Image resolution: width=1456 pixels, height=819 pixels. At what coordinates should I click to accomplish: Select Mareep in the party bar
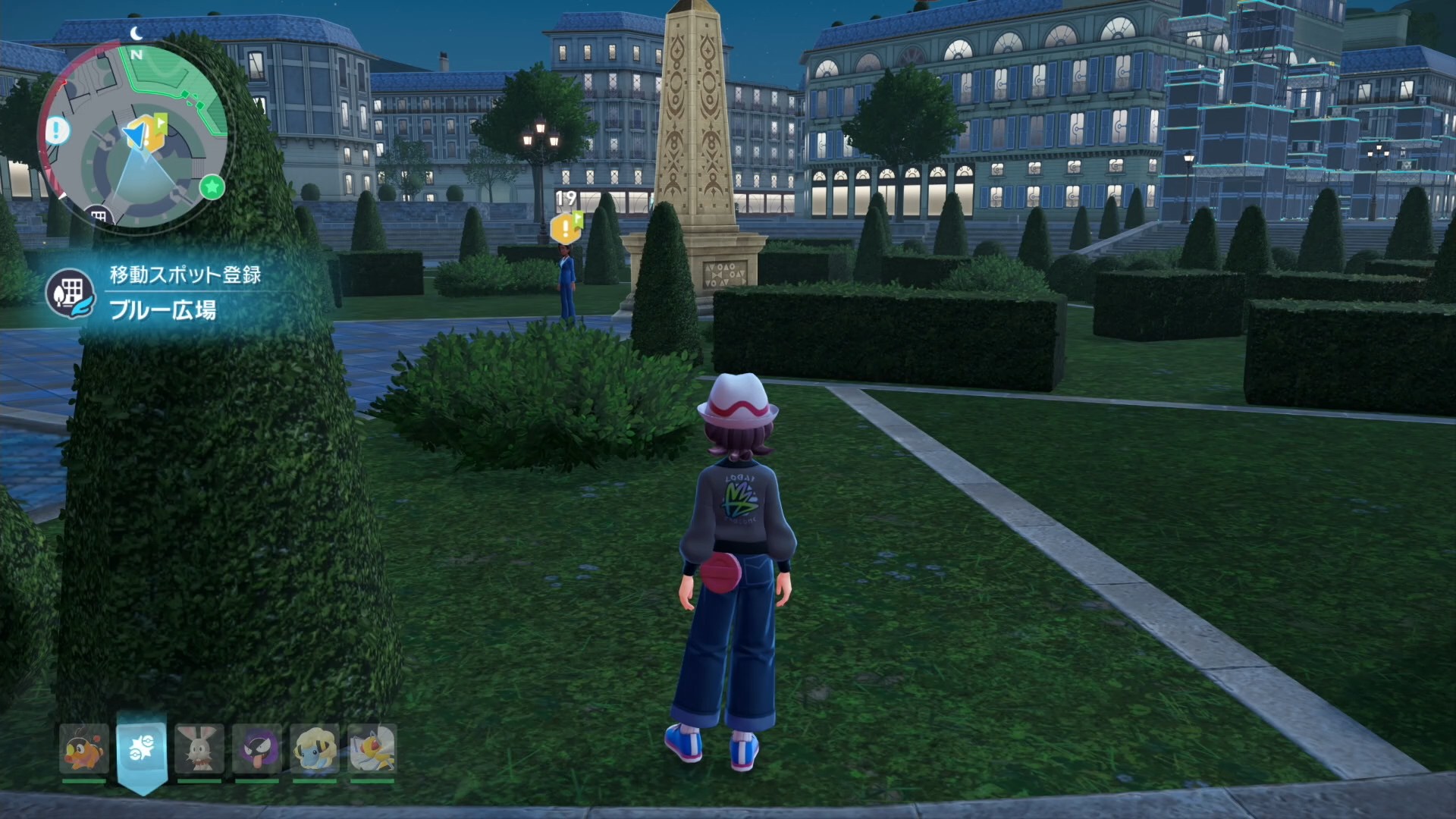[x=314, y=749]
